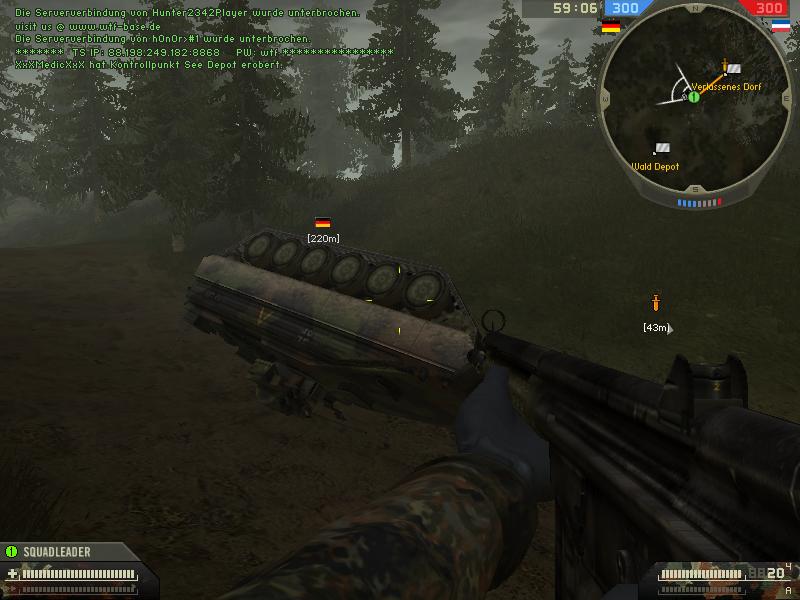Click the German flag marker showing 220m
The height and width of the screenshot is (600, 800).
(x=322, y=223)
